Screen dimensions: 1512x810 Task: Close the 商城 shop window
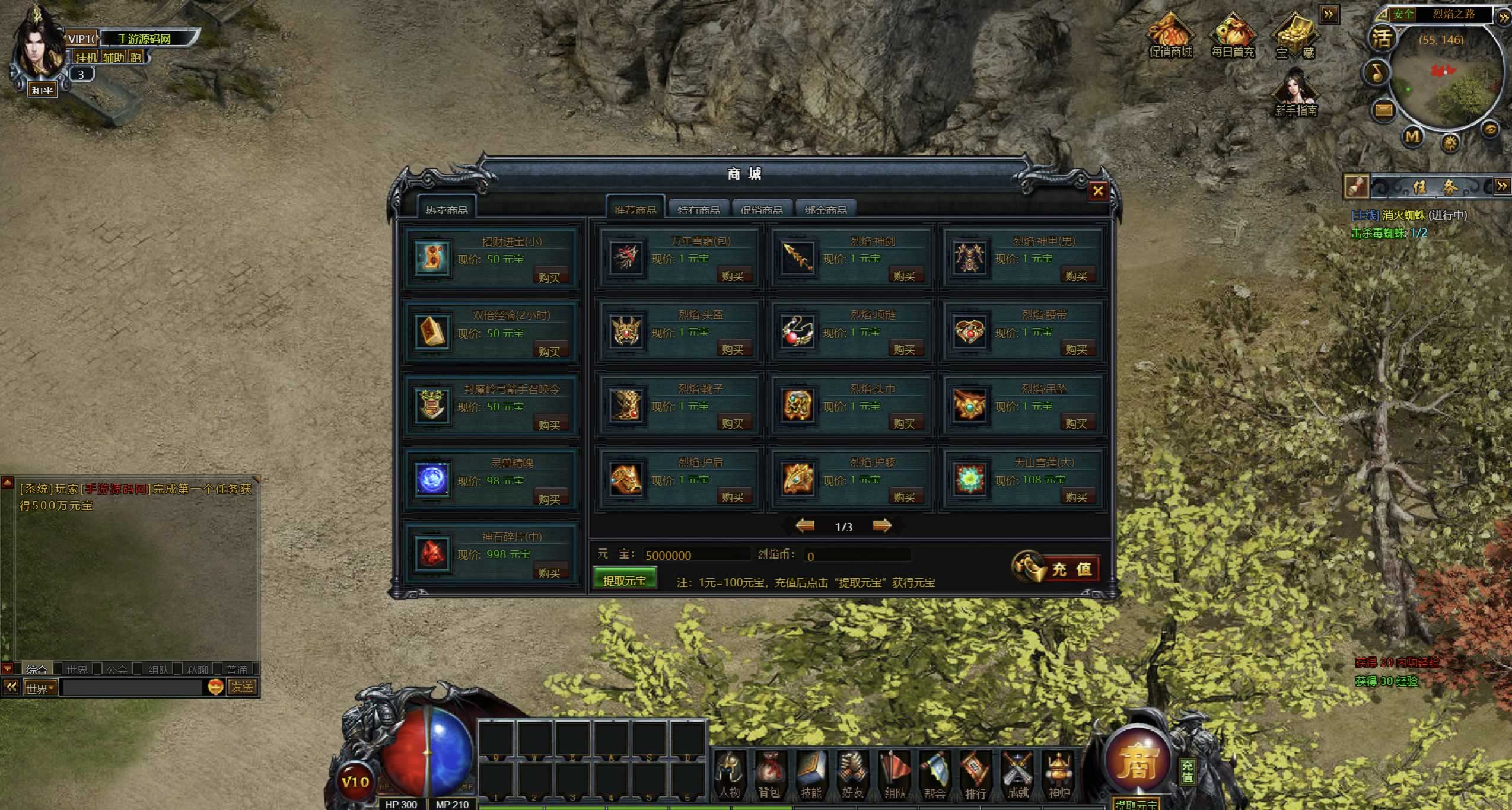1097,191
